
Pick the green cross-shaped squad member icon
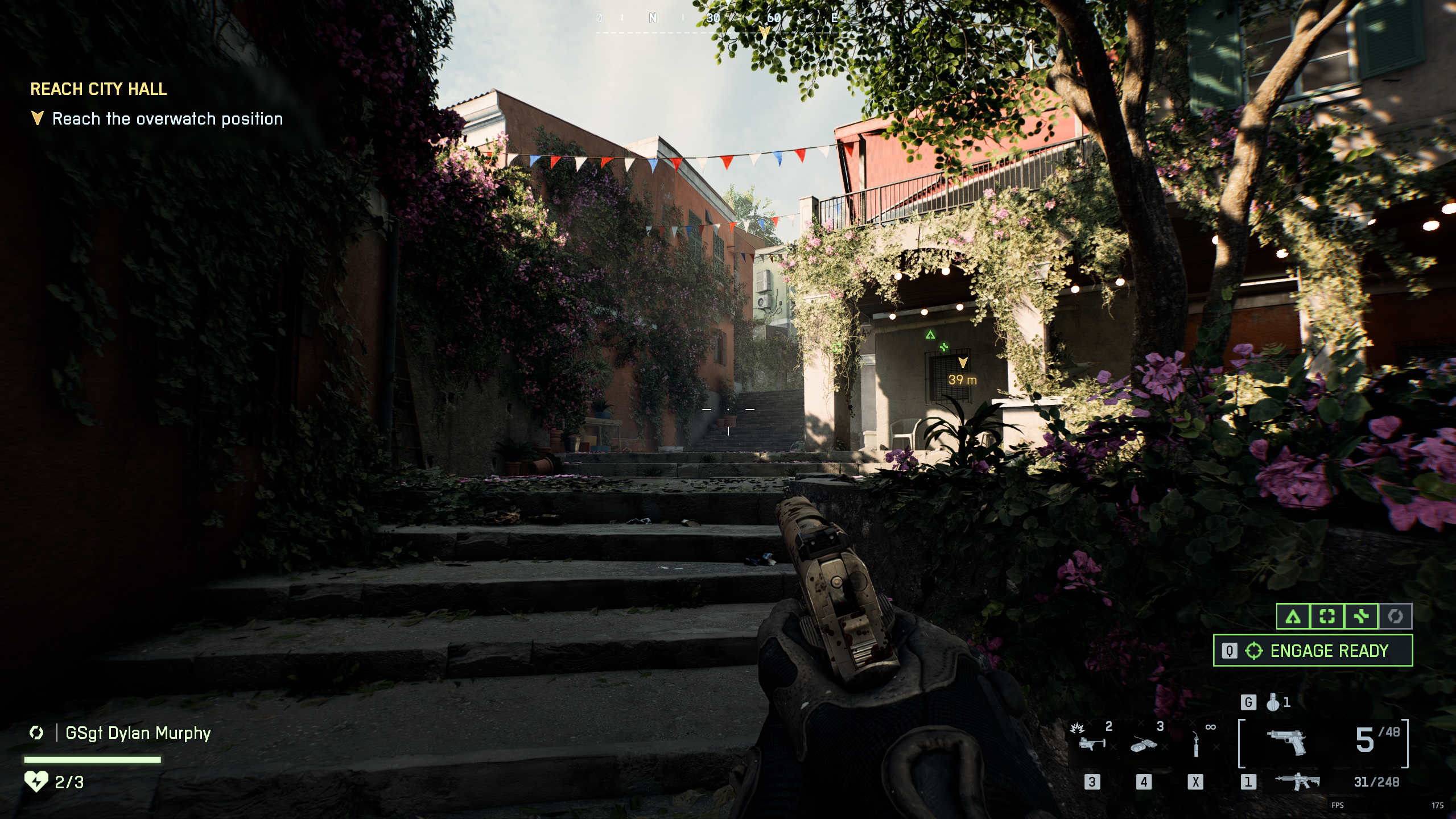pyautogui.click(x=1361, y=617)
